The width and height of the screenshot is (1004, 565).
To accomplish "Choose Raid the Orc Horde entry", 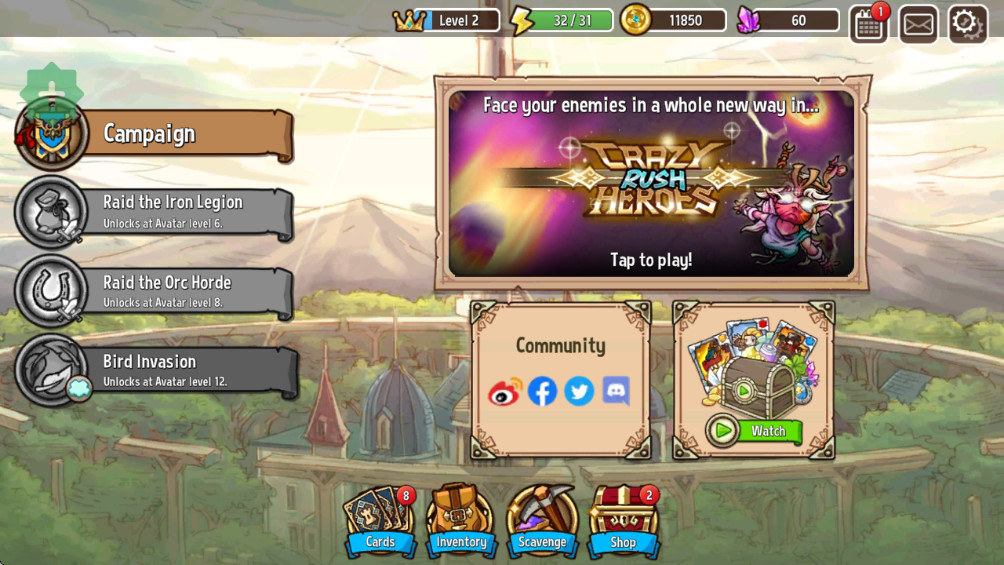I will [x=160, y=291].
